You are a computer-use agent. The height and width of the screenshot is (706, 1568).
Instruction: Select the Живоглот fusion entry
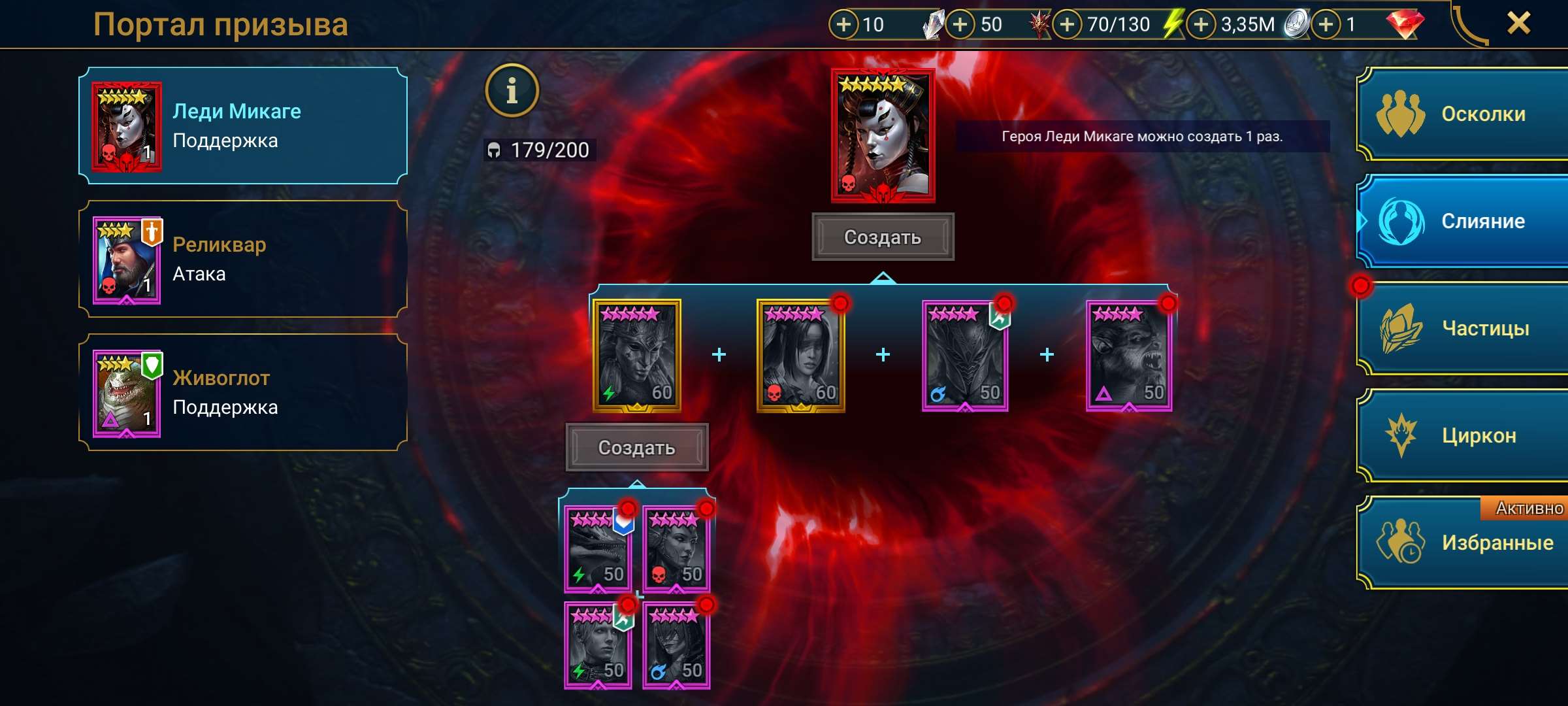point(238,392)
